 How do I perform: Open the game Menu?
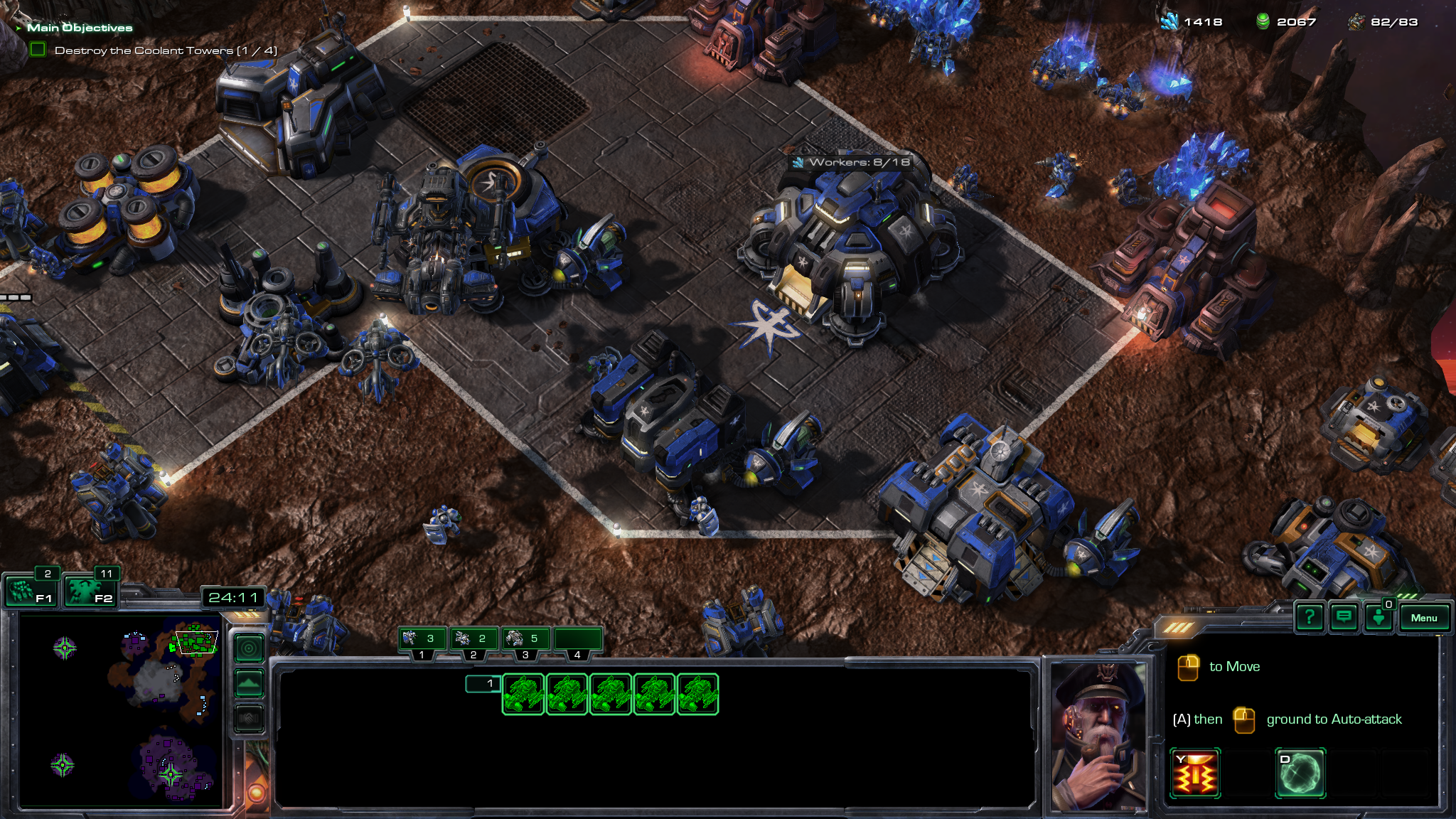1423,618
